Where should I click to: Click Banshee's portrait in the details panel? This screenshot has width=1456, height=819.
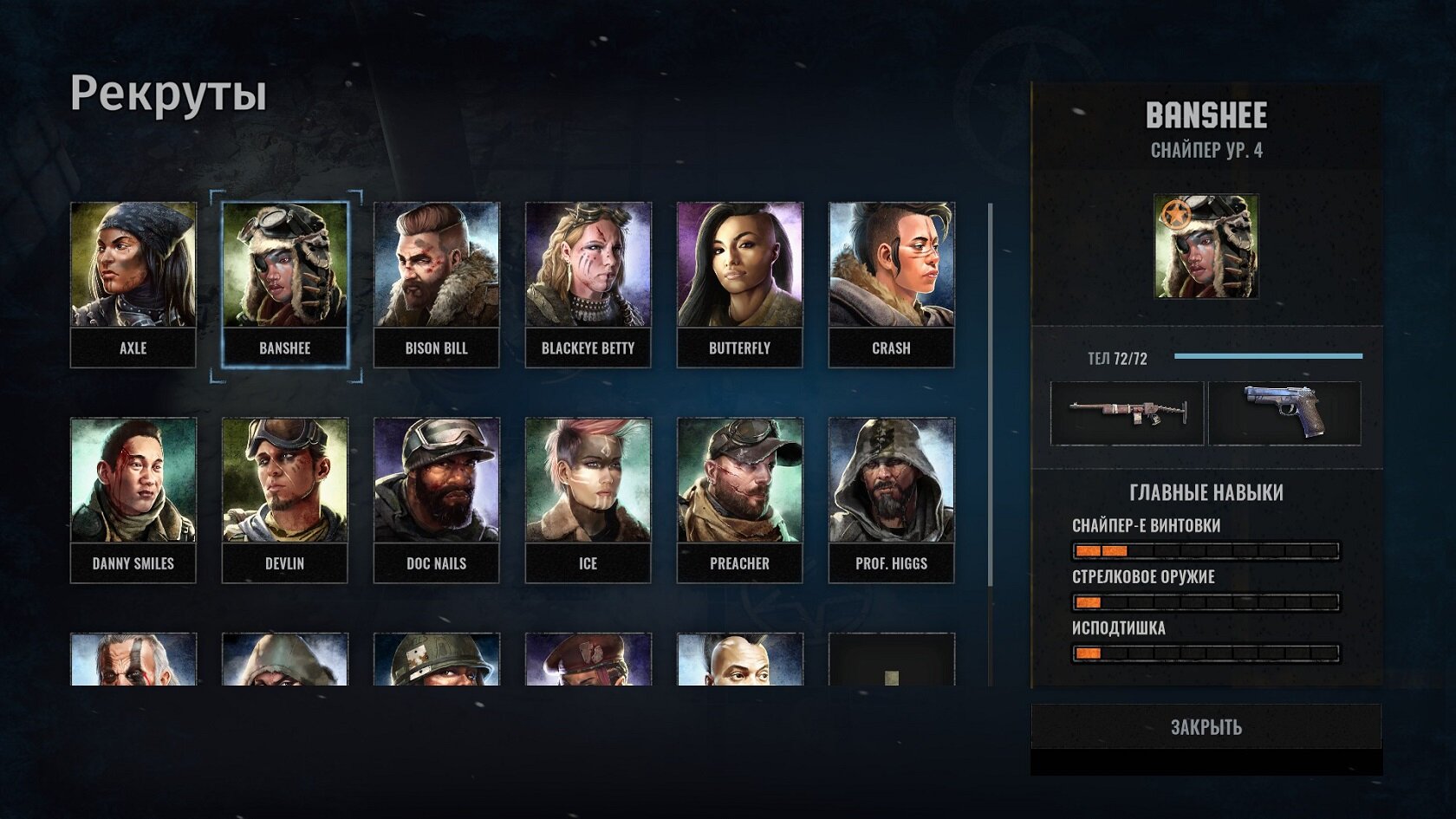[x=1206, y=246]
